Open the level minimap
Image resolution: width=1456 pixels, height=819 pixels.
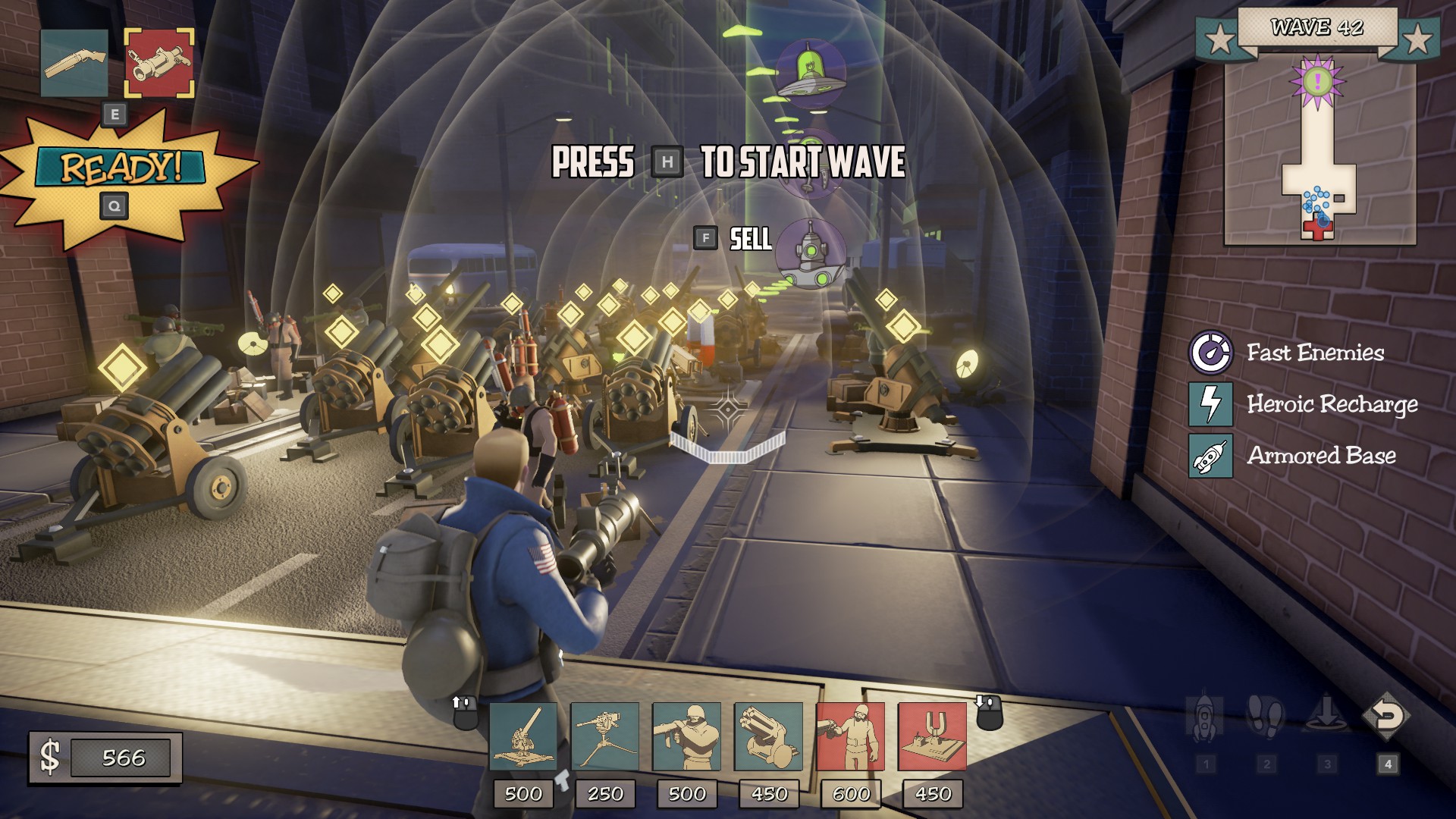[x=1319, y=152]
